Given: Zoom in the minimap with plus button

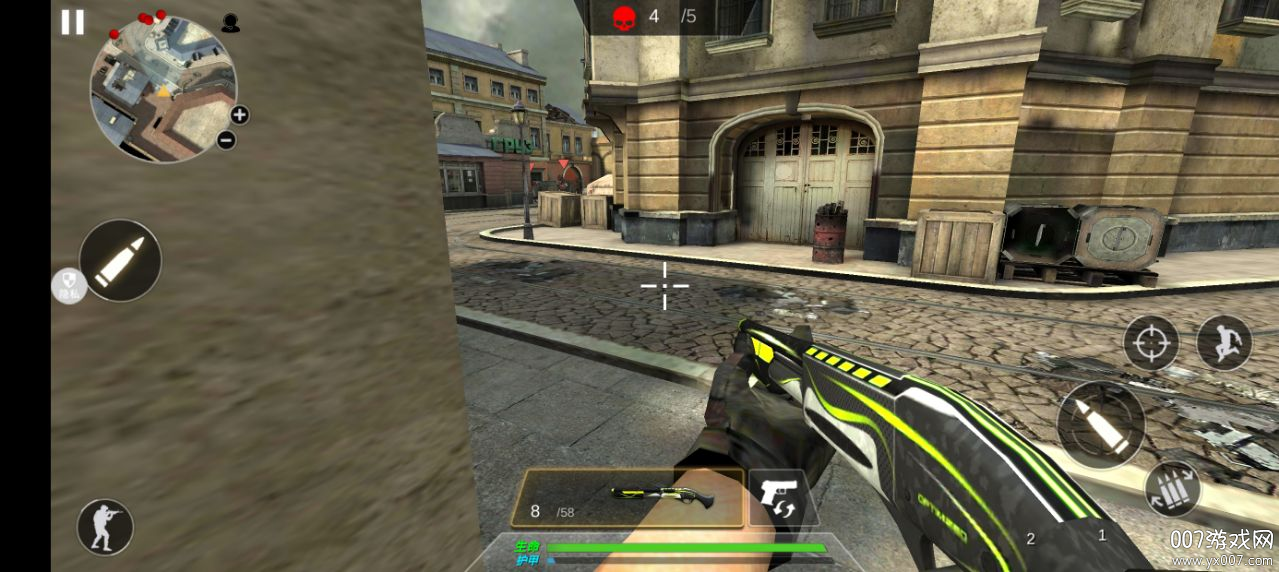Looking at the screenshot, I should coord(240,114).
